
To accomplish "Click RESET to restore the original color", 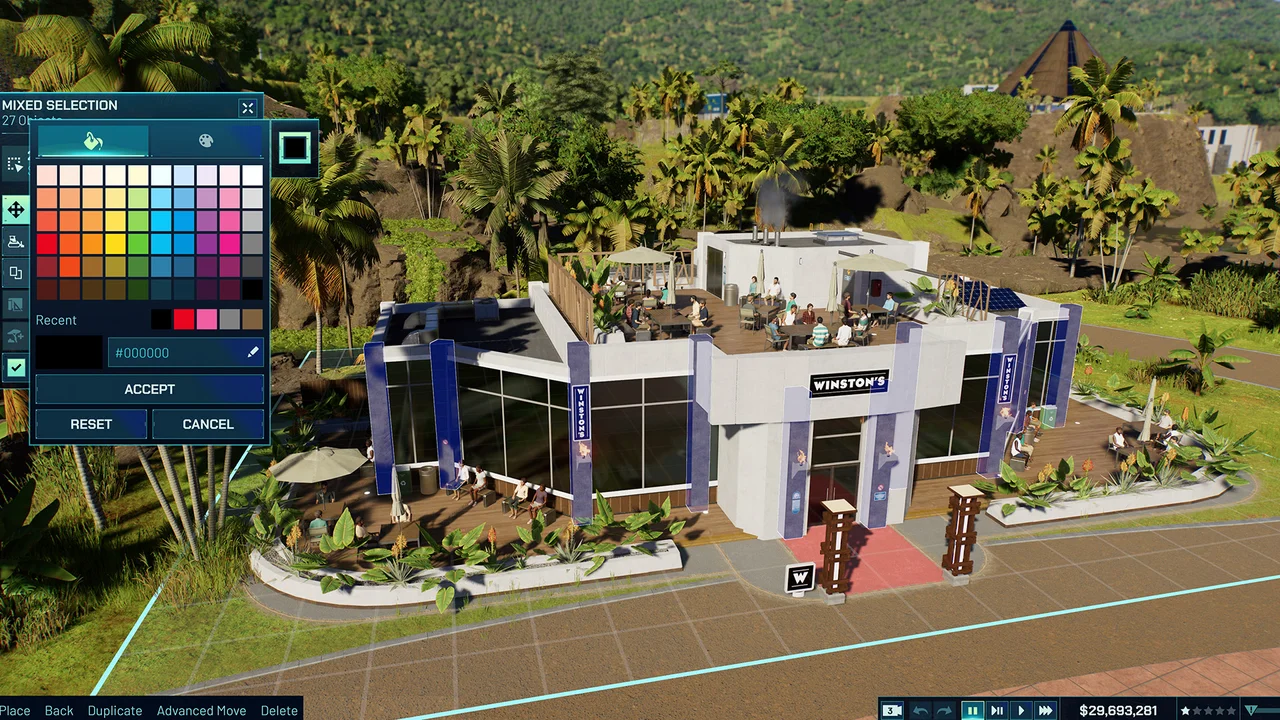I will point(91,424).
